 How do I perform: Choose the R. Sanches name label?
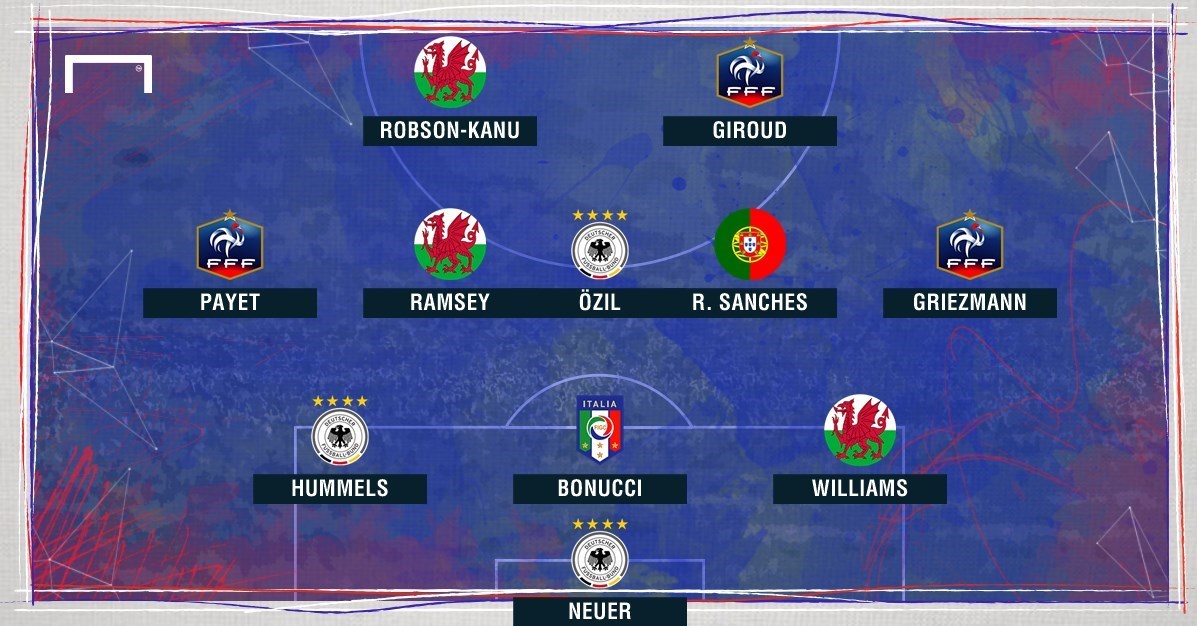(x=750, y=303)
